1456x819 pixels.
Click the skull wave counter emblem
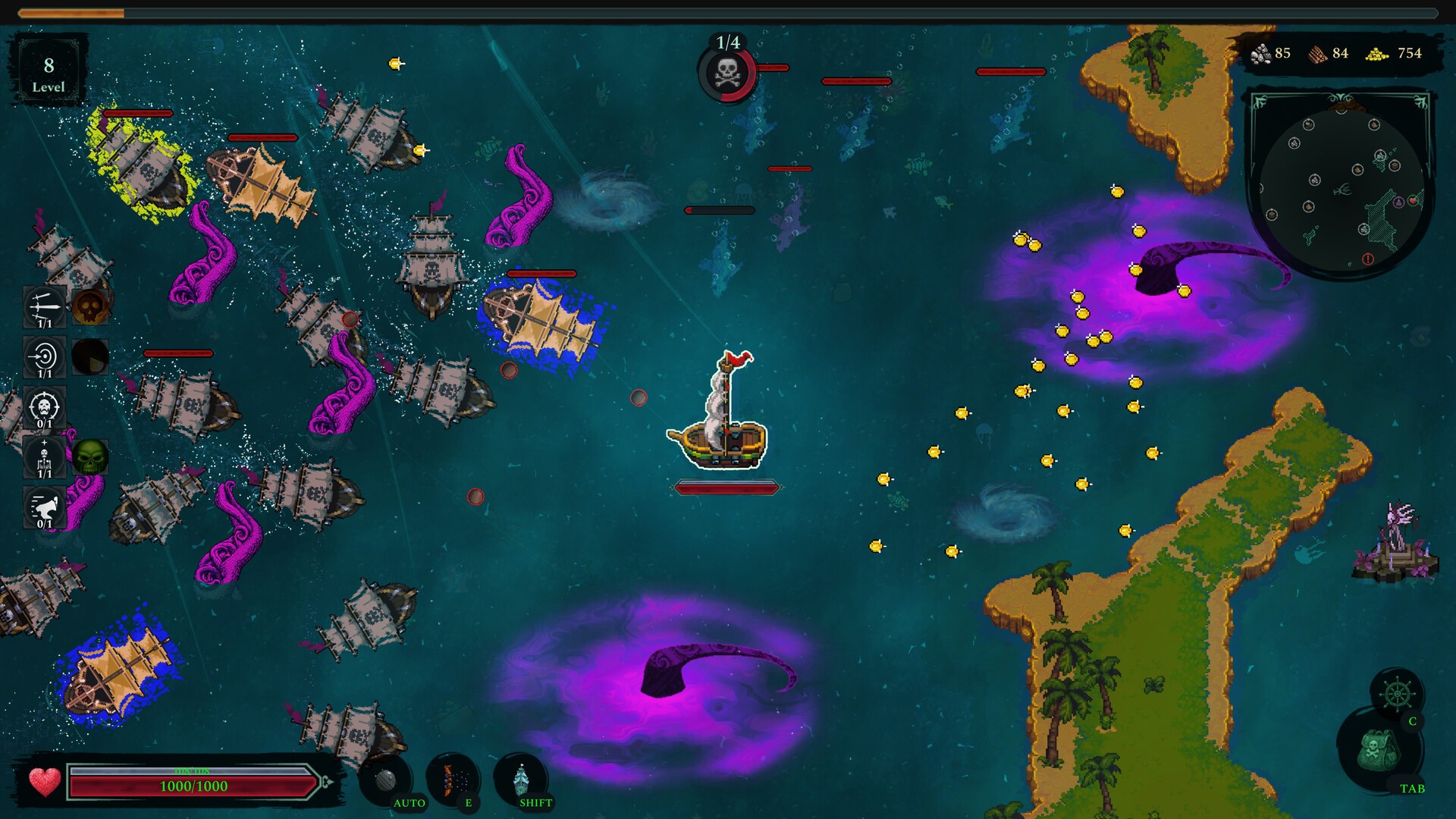pos(726,74)
